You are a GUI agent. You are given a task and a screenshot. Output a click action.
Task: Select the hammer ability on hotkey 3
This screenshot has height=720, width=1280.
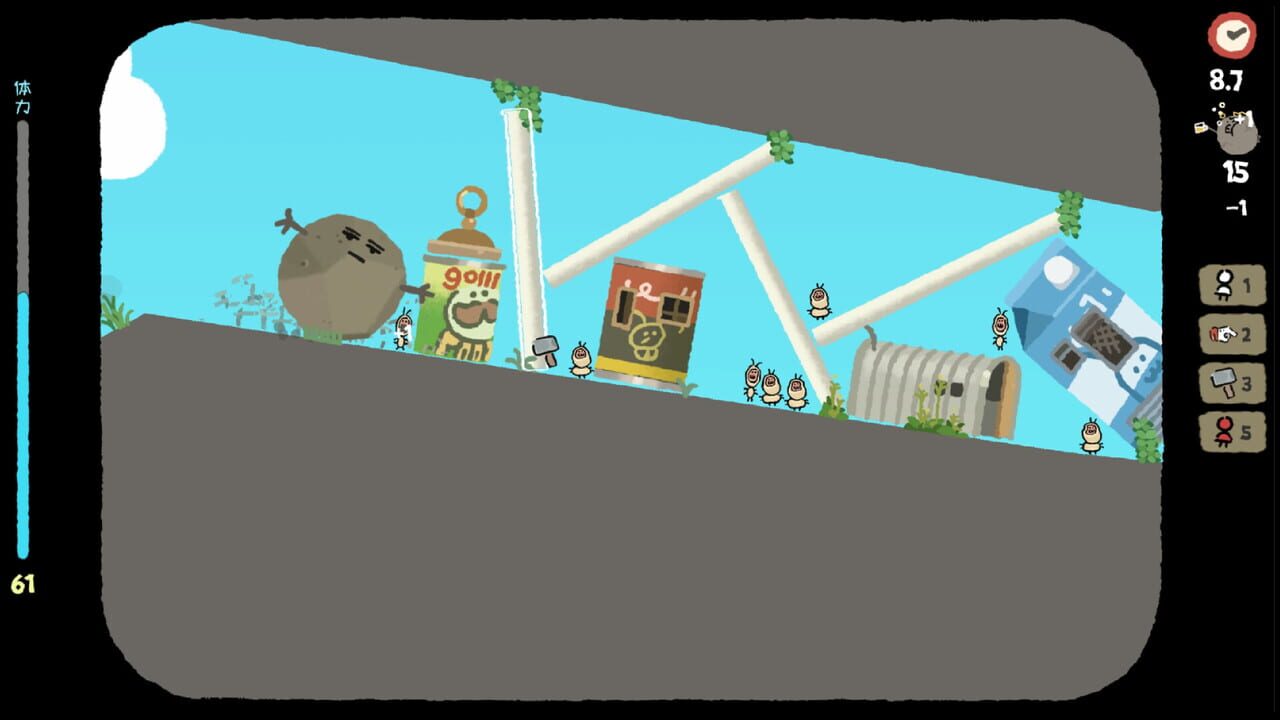click(1231, 384)
